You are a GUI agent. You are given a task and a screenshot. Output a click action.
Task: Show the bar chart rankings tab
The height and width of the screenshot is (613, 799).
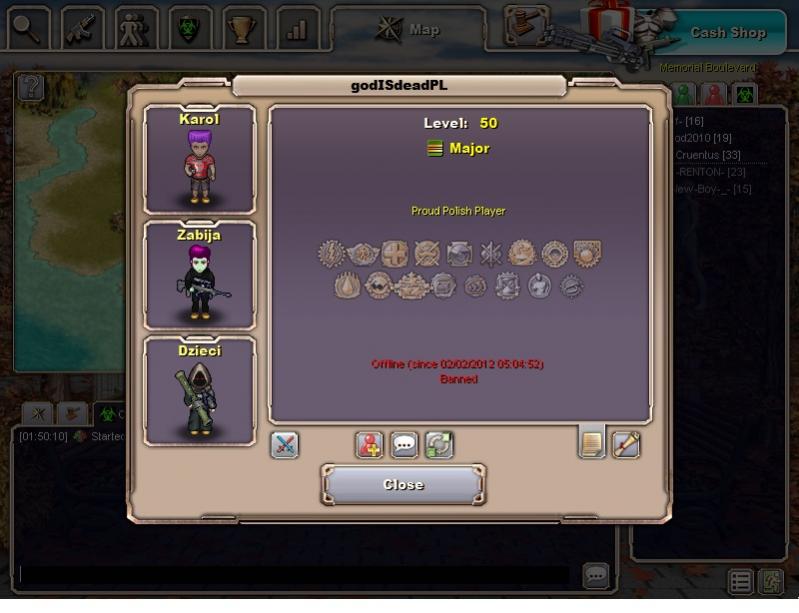pyautogui.click(x=297, y=29)
